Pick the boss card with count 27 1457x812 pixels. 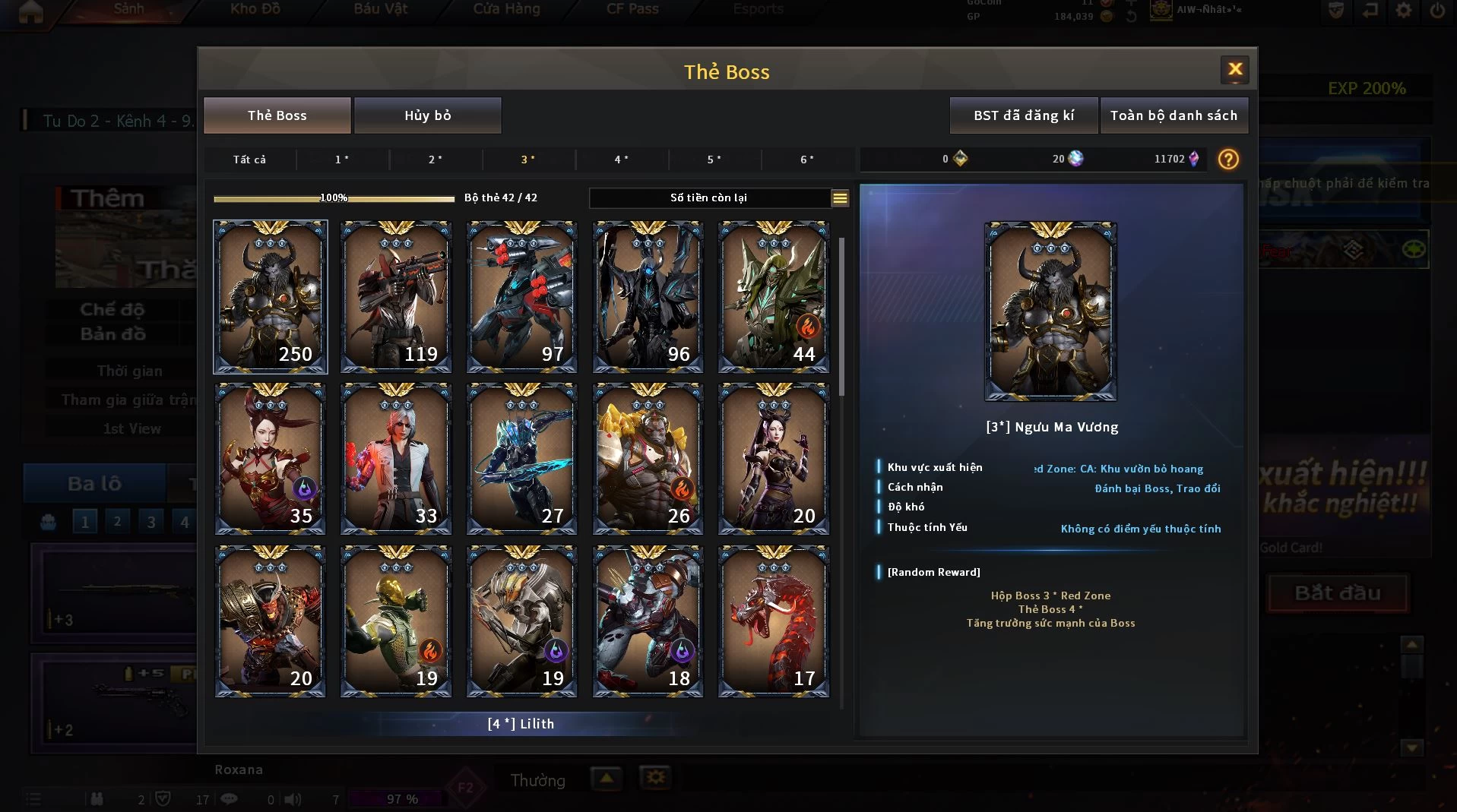click(x=522, y=459)
